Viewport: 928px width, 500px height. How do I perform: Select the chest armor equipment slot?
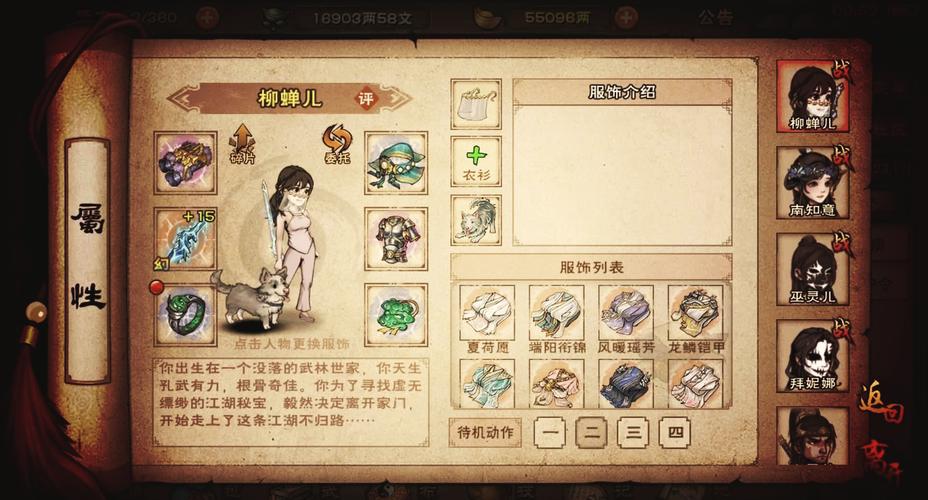[x=396, y=238]
